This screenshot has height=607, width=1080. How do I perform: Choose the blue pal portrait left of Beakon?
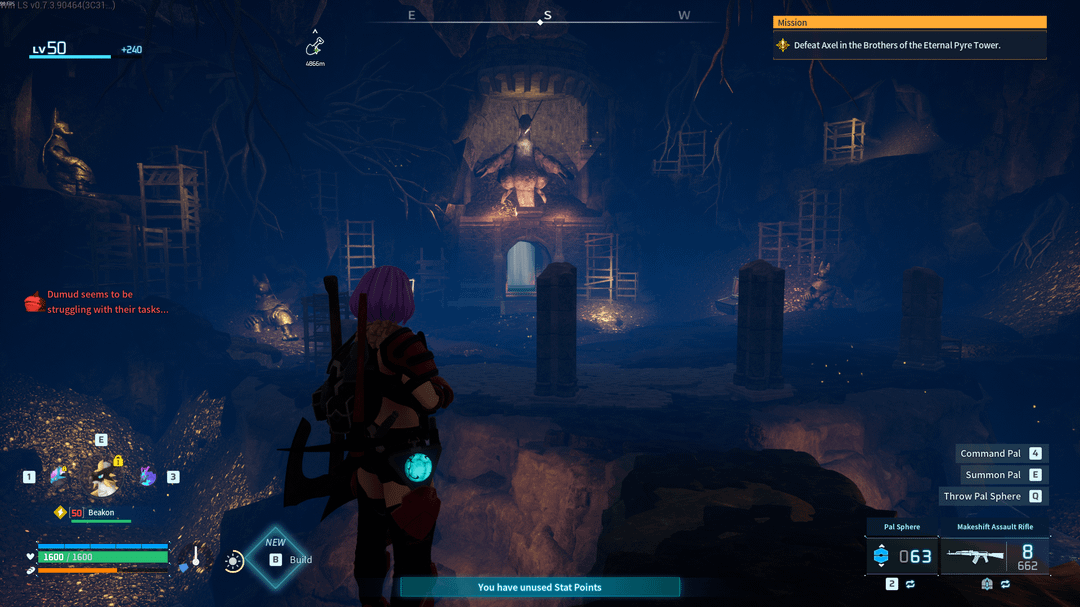pyautogui.click(x=58, y=476)
